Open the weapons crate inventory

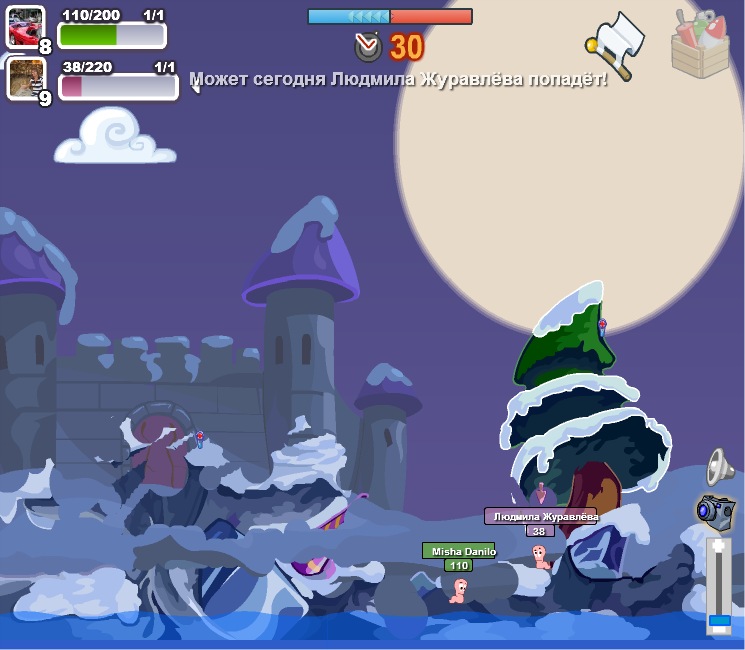point(700,43)
